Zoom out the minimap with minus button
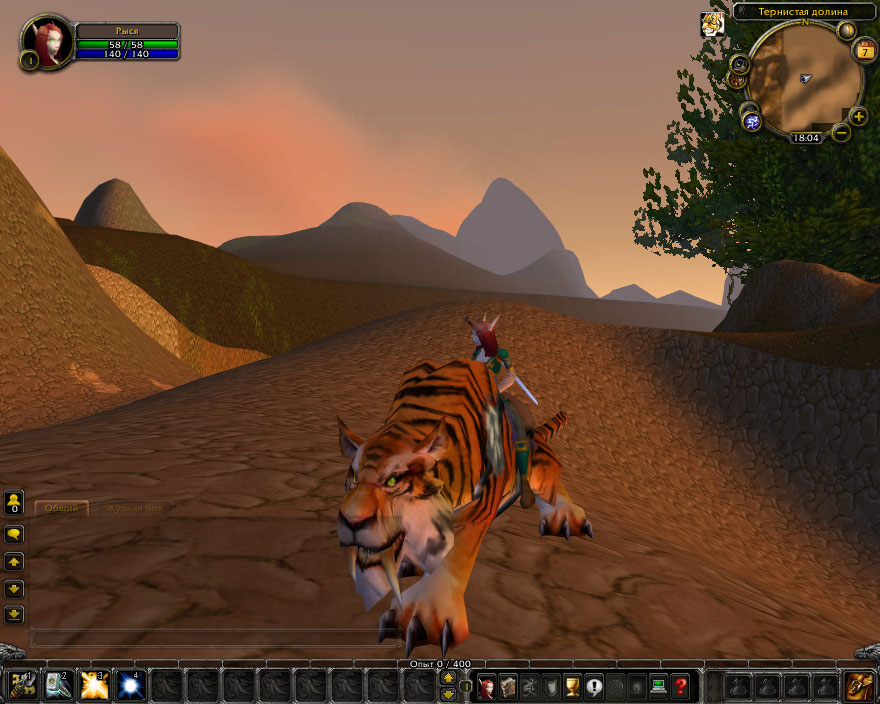880x704 pixels. click(841, 132)
